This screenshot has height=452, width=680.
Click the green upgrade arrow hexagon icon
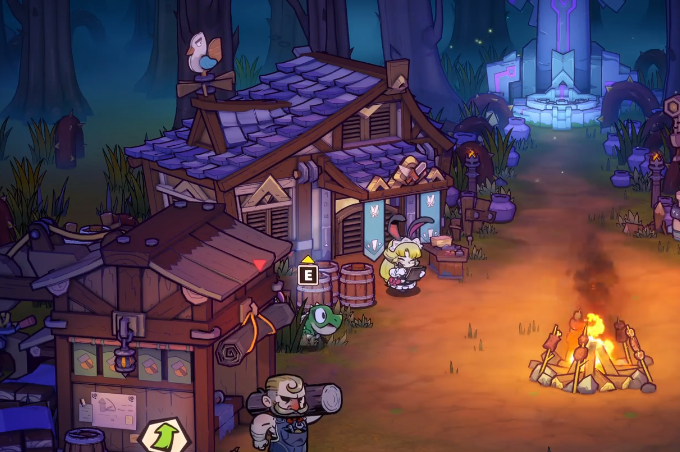(160, 436)
